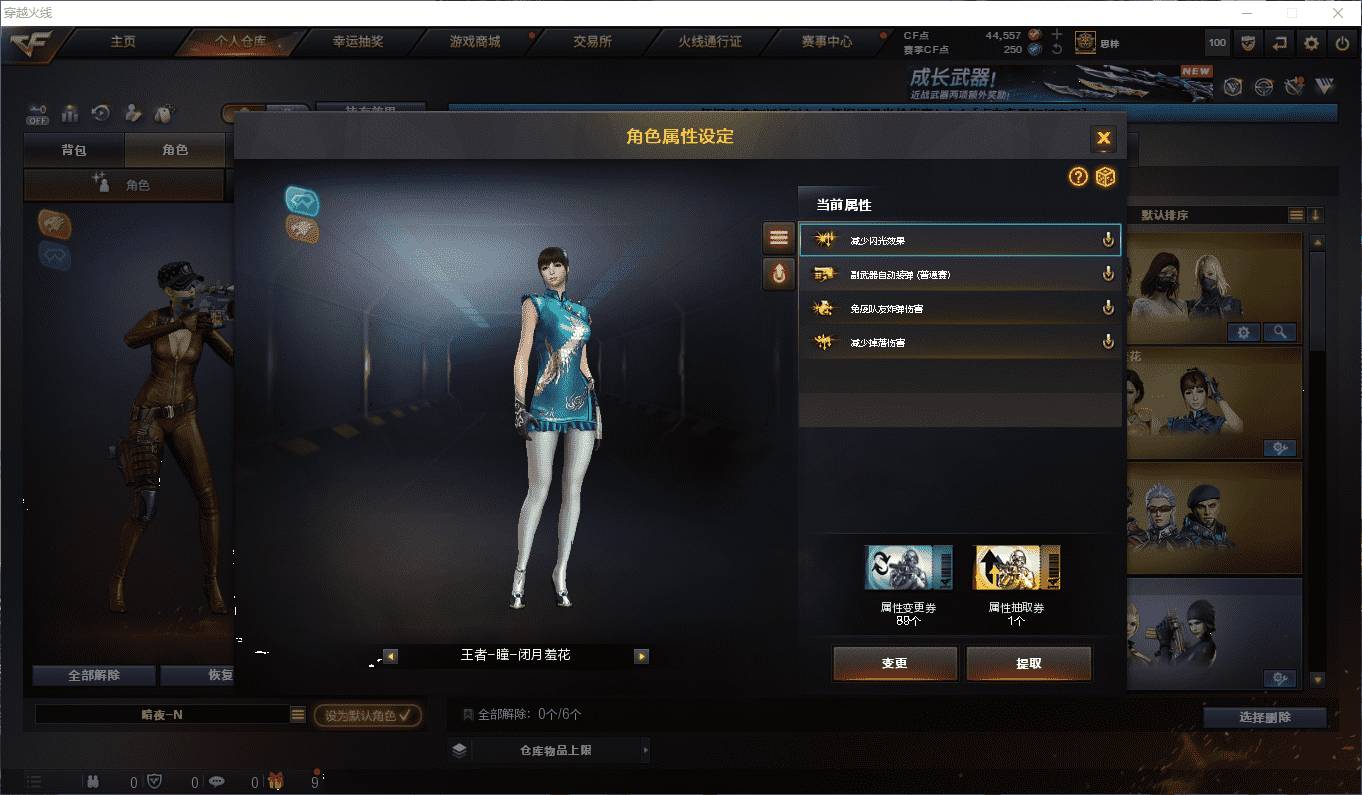
Task: Switch to the 背包 tab
Action: (74, 150)
